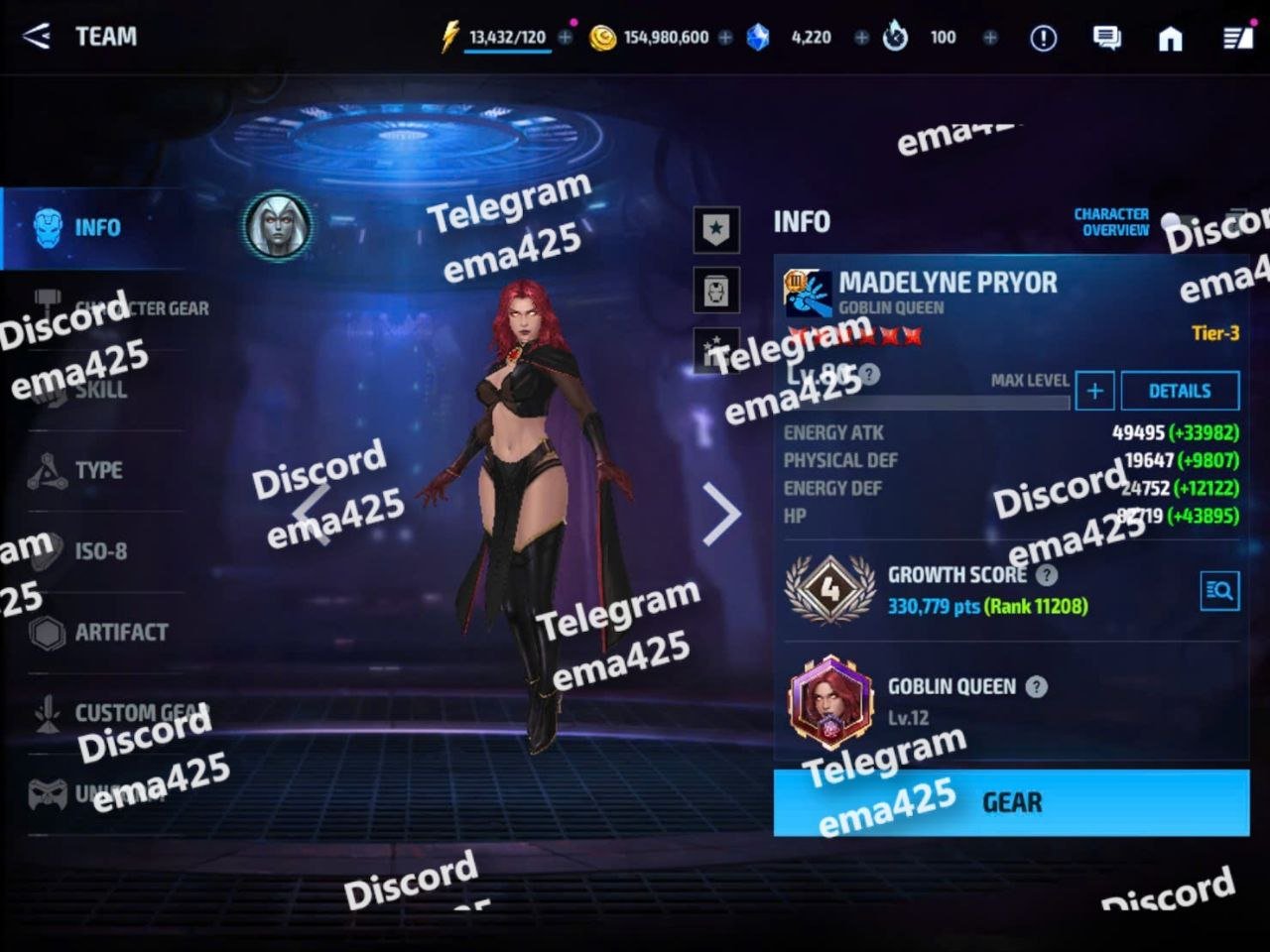This screenshot has width=1270, height=952.
Task: Select the white-haired character portrait
Action: pyautogui.click(x=278, y=226)
